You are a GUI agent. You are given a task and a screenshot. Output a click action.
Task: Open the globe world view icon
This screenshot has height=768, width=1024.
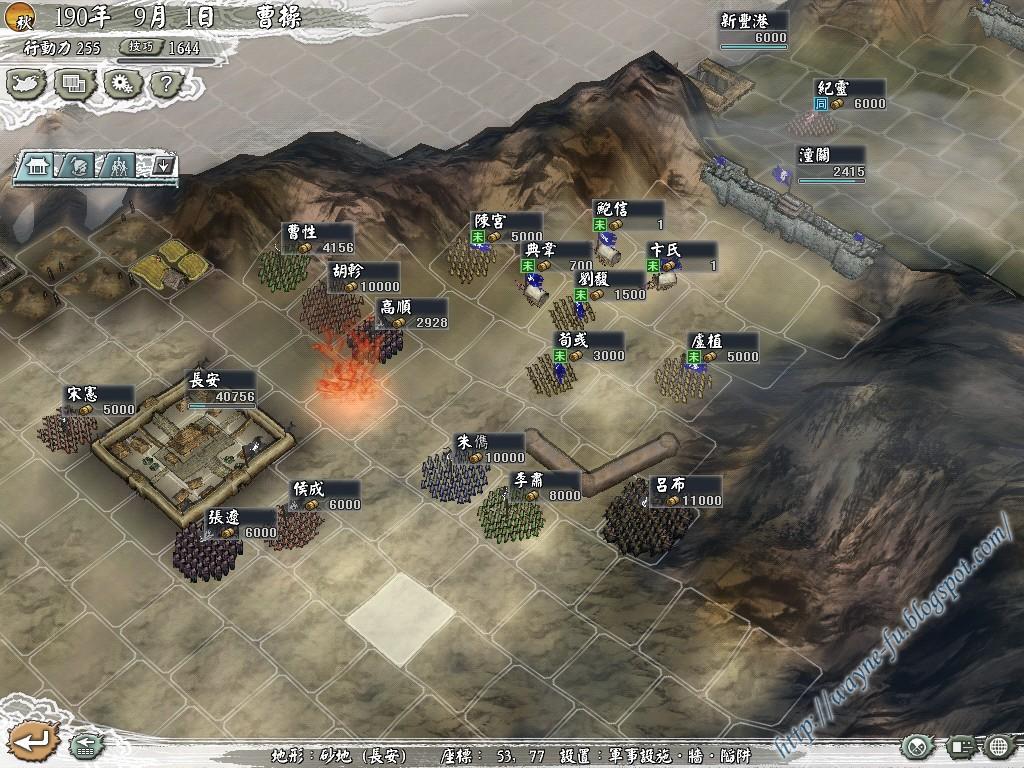[1000, 746]
